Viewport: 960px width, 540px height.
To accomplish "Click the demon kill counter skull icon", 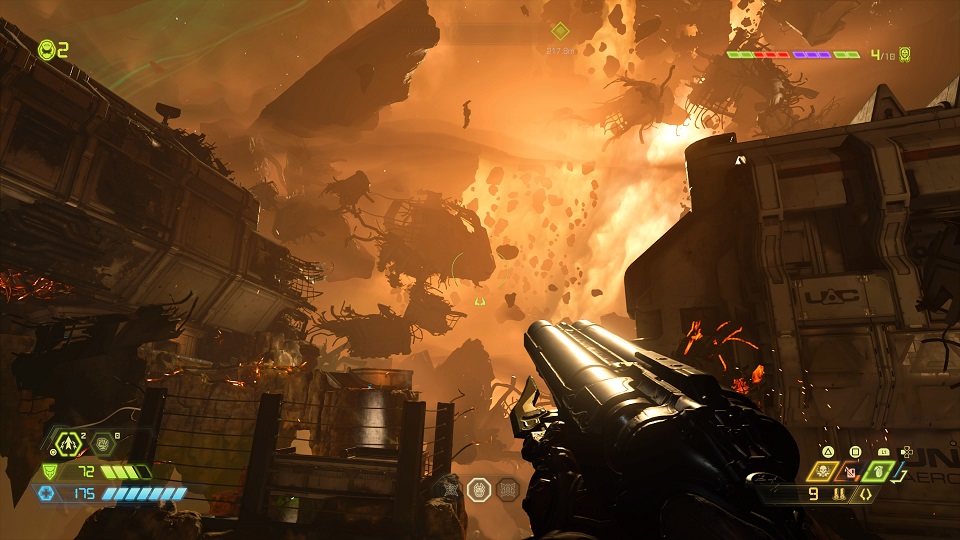I will [905, 54].
